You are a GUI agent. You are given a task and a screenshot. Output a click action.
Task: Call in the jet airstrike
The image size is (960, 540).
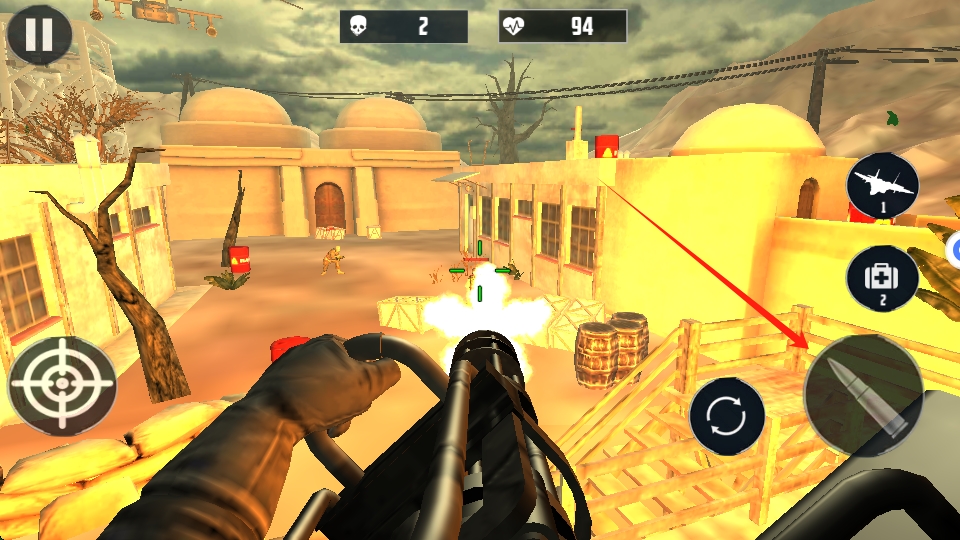click(882, 188)
